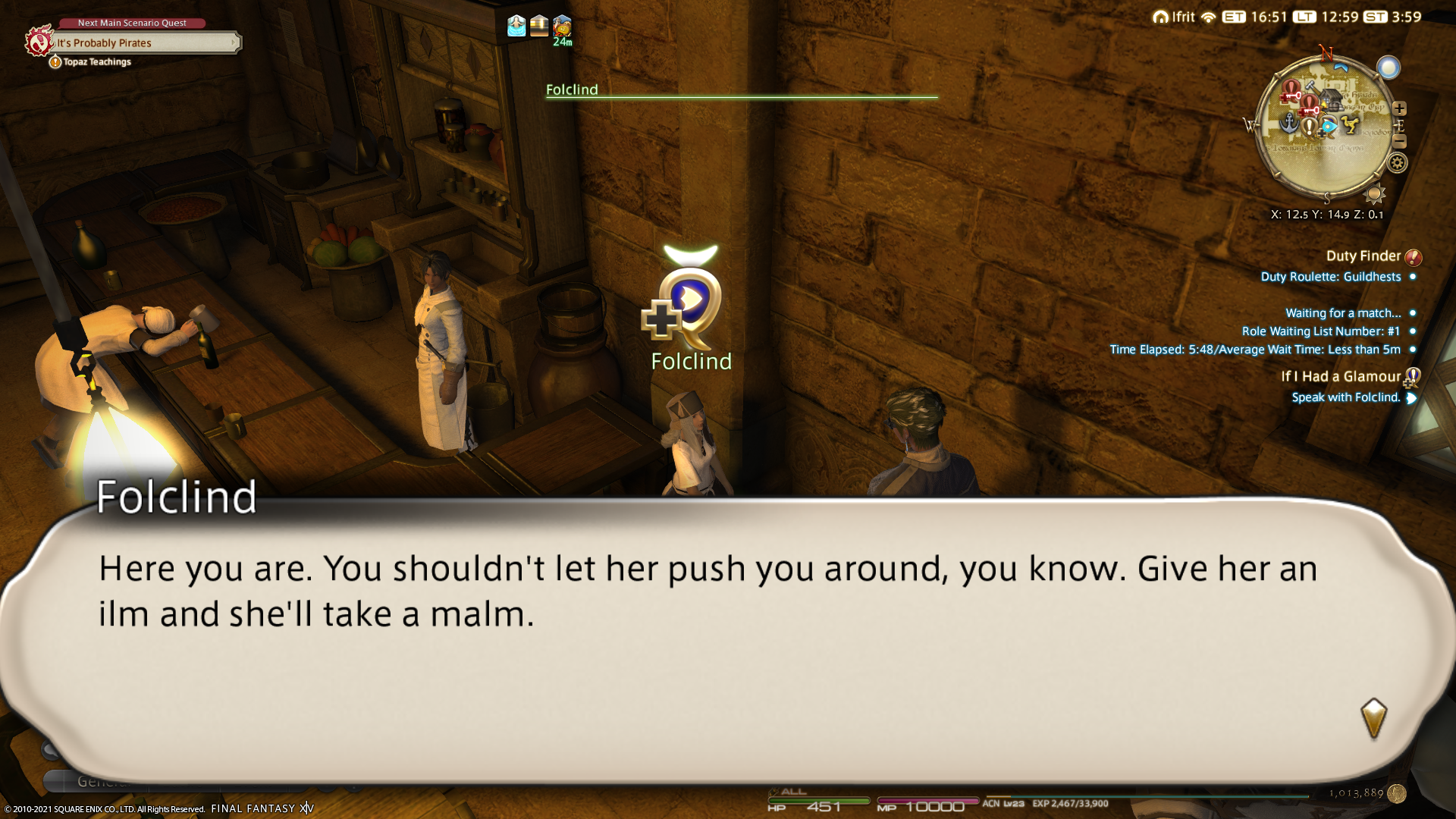The height and width of the screenshot is (819, 1456).
Task: Click the sun weather icon below the minimap
Action: tap(1374, 194)
